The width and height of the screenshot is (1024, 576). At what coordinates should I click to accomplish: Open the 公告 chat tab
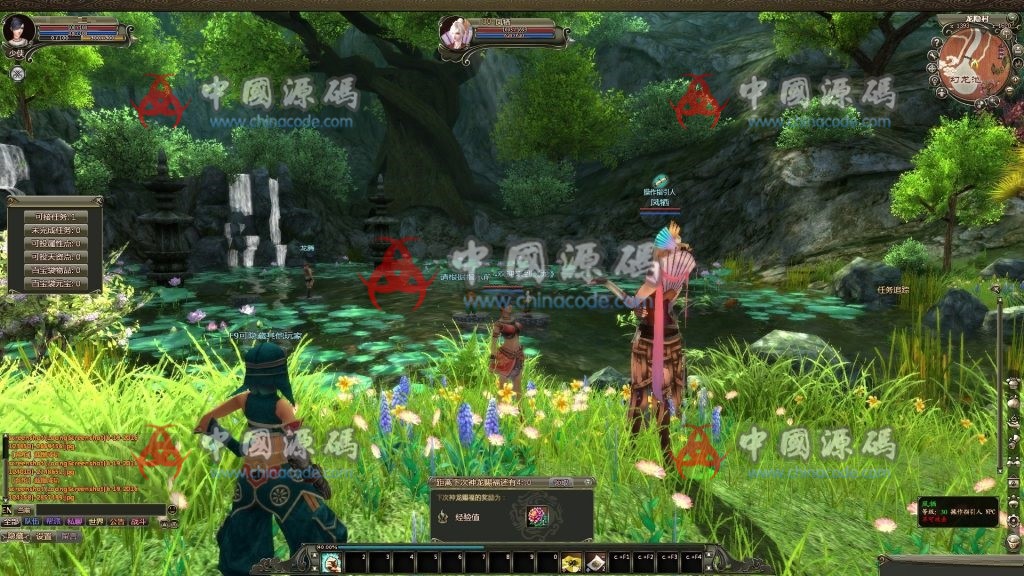[117, 522]
